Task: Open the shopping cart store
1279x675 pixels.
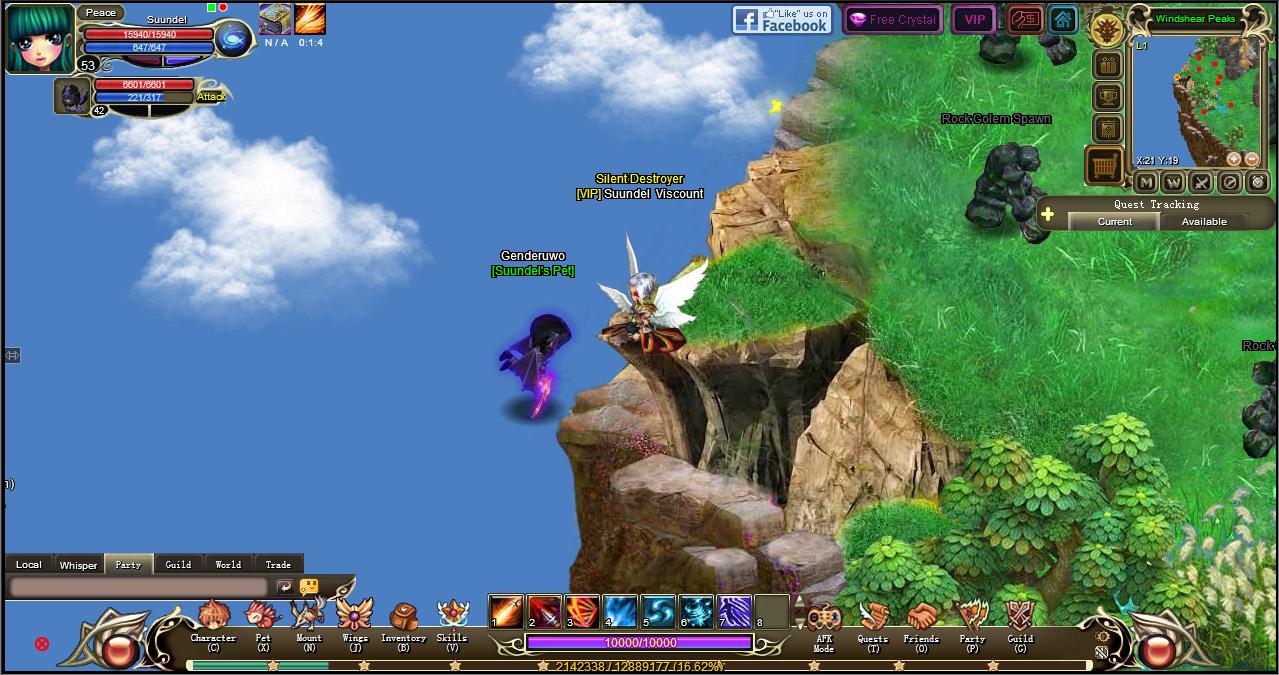Action: 1104,166
